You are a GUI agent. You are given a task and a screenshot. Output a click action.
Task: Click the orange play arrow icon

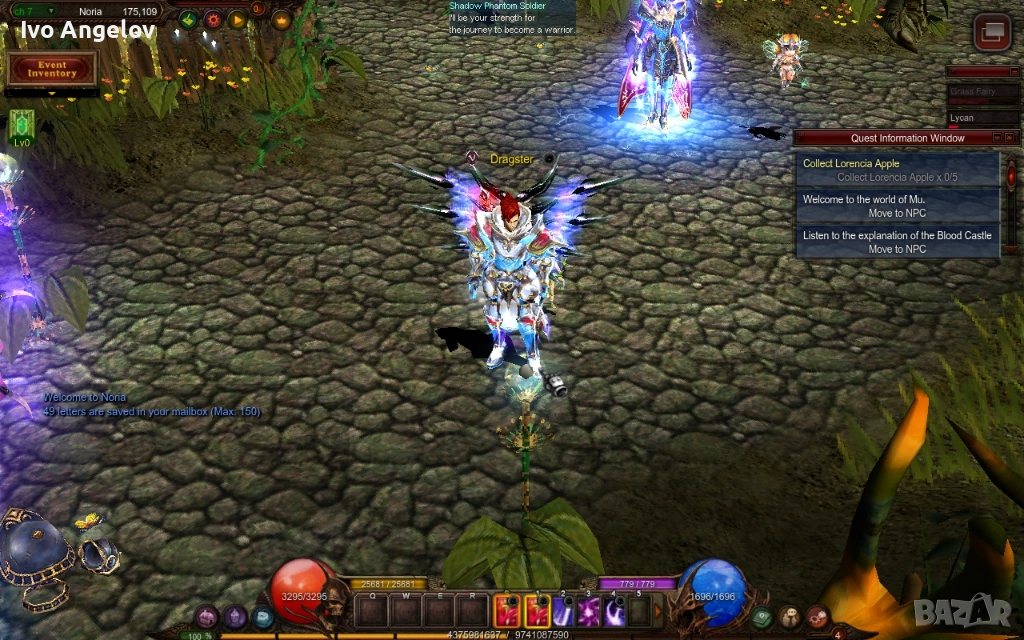(x=237, y=19)
